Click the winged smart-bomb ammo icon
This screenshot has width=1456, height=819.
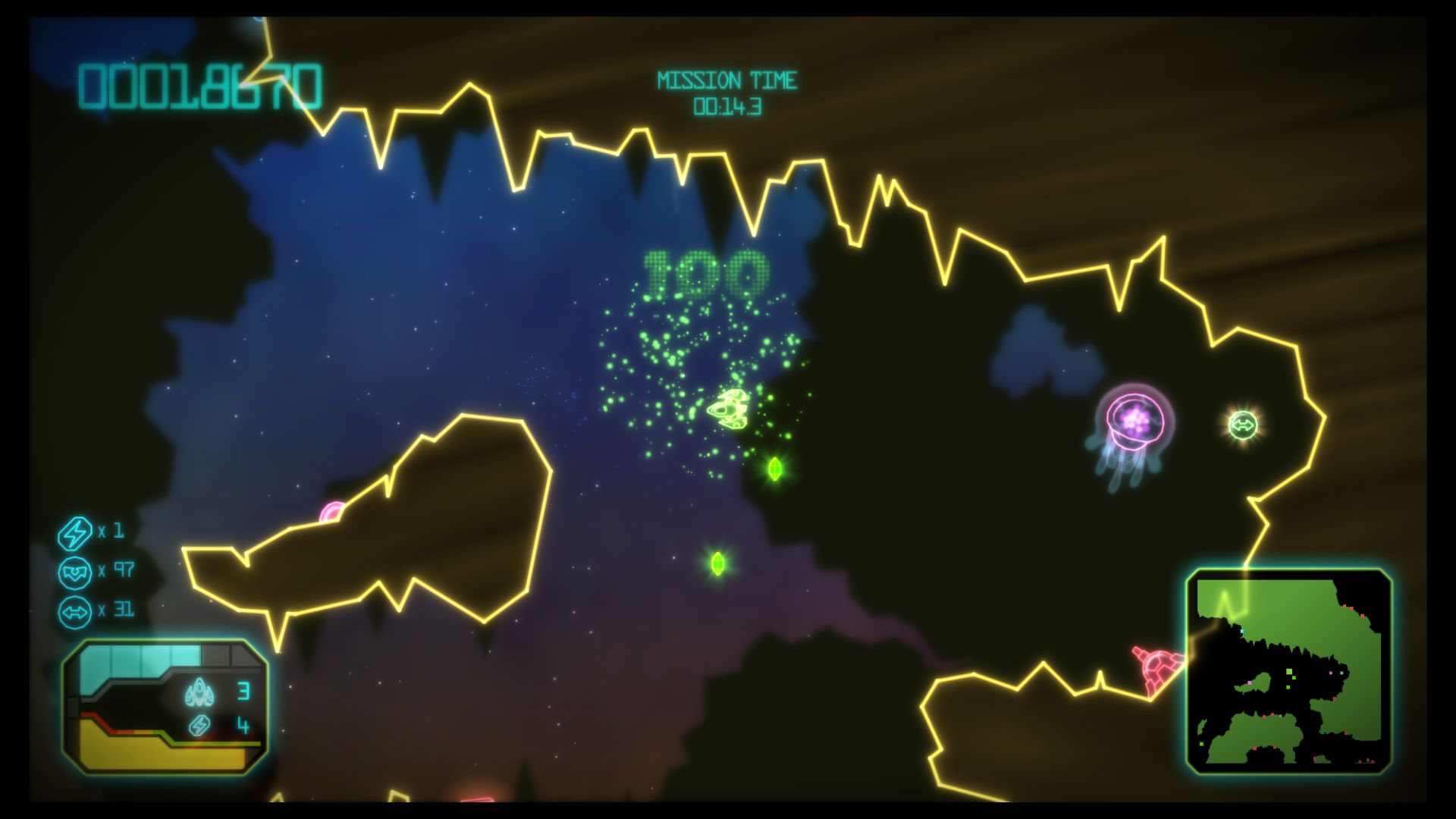click(75, 573)
